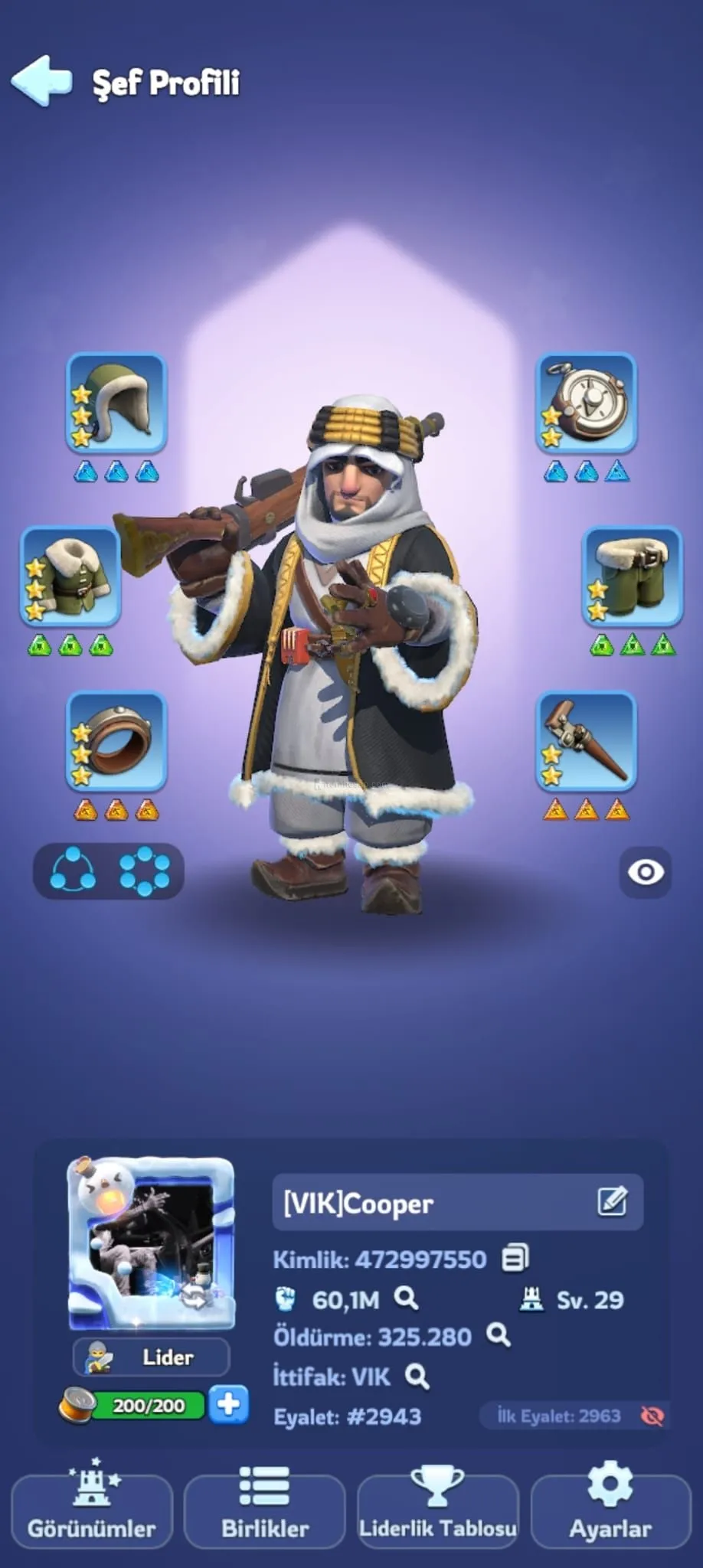The image size is (703, 1568).
Task: View Öldürme kill count details
Action: click(x=499, y=1335)
